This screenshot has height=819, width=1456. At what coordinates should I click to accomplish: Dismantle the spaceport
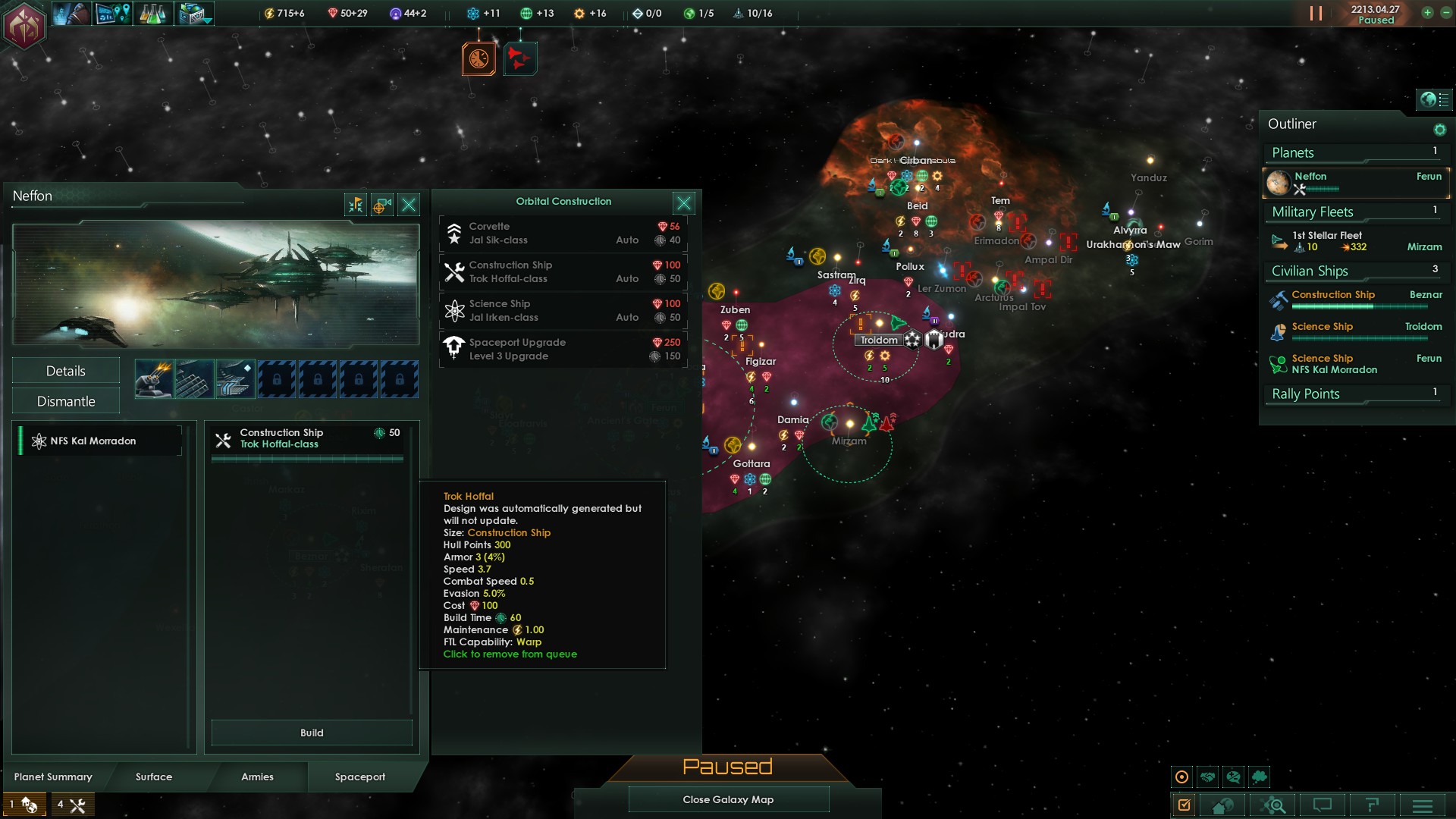pyautogui.click(x=66, y=401)
